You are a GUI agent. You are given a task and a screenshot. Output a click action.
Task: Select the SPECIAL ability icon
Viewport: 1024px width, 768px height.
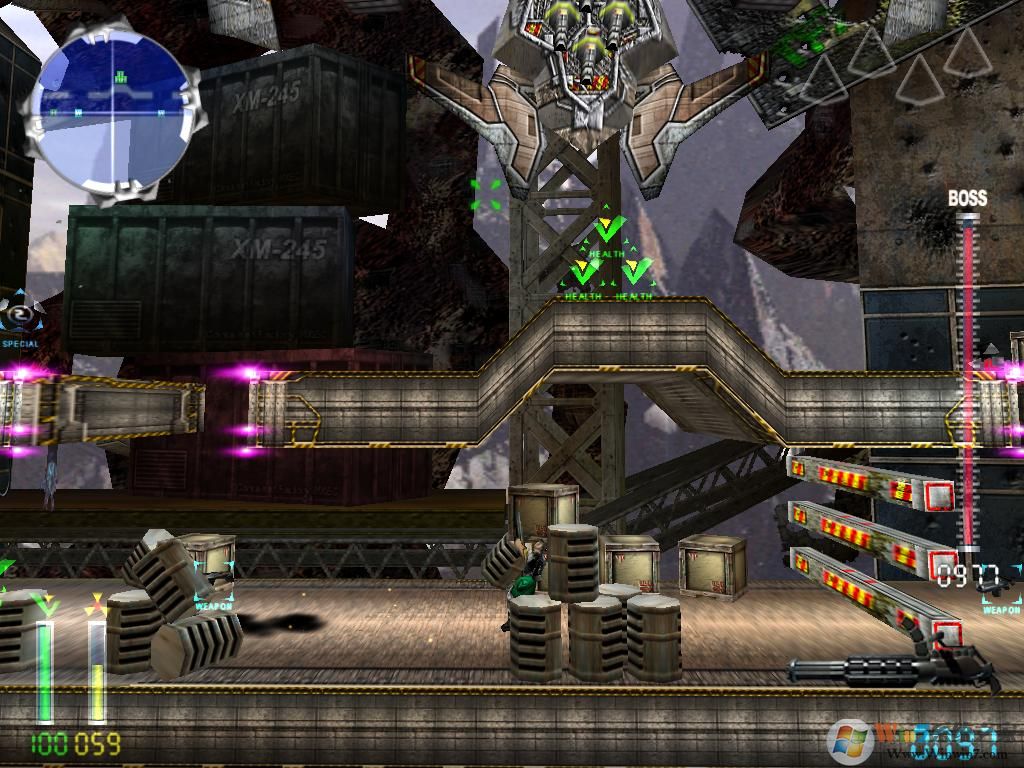pyautogui.click(x=19, y=318)
